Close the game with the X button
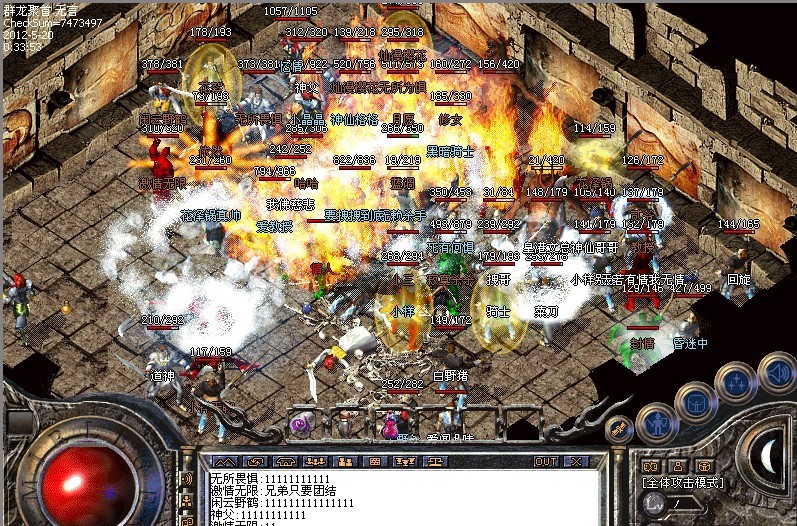The image size is (797, 526). 574,462
